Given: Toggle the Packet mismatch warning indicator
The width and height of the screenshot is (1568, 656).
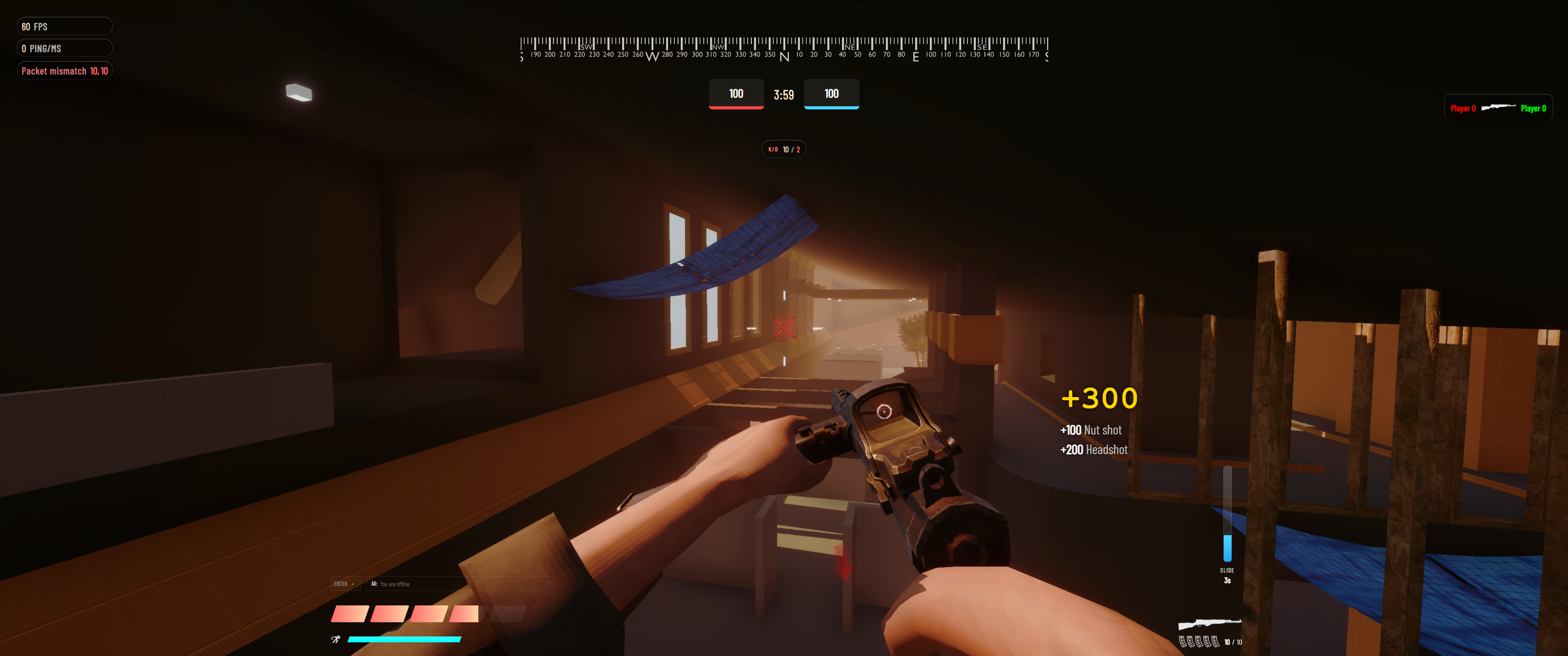Looking at the screenshot, I should [65, 71].
